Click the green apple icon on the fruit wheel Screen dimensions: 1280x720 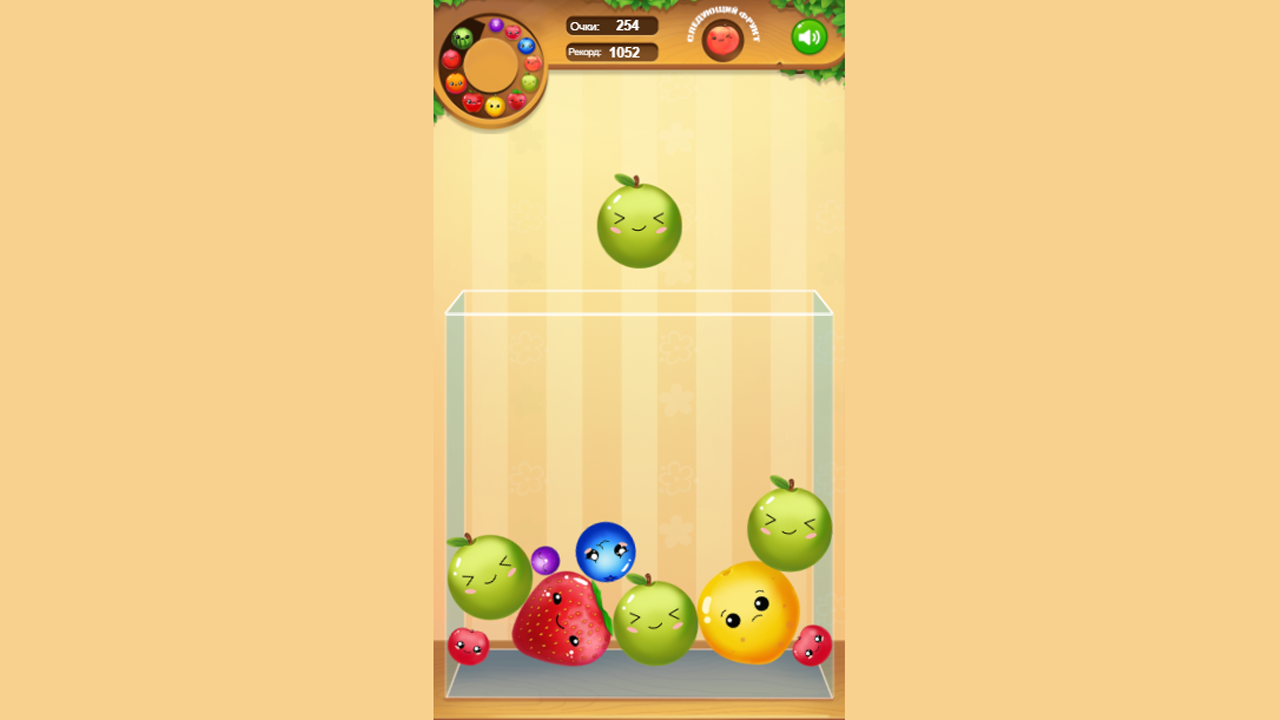tap(529, 82)
